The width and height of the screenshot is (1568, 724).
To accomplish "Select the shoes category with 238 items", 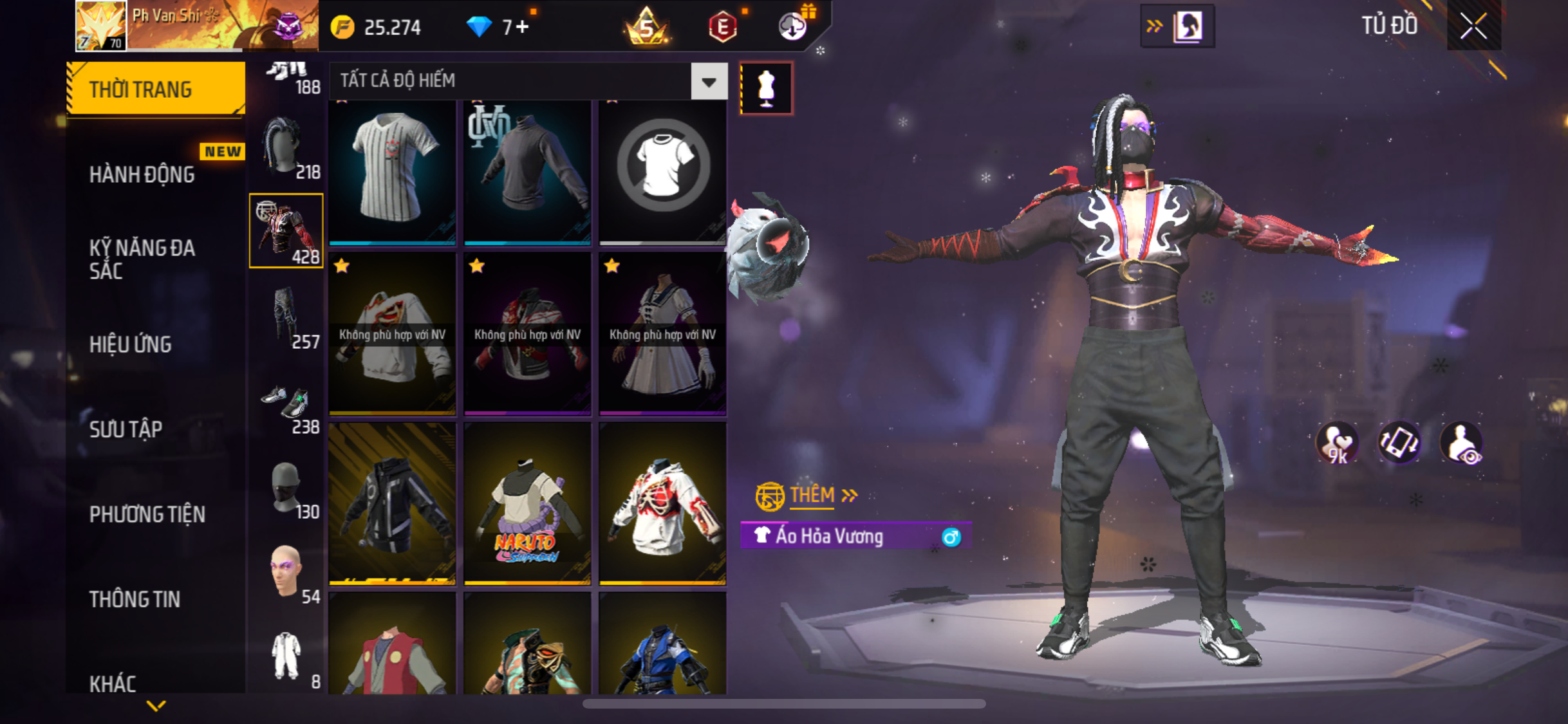I will [286, 405].
